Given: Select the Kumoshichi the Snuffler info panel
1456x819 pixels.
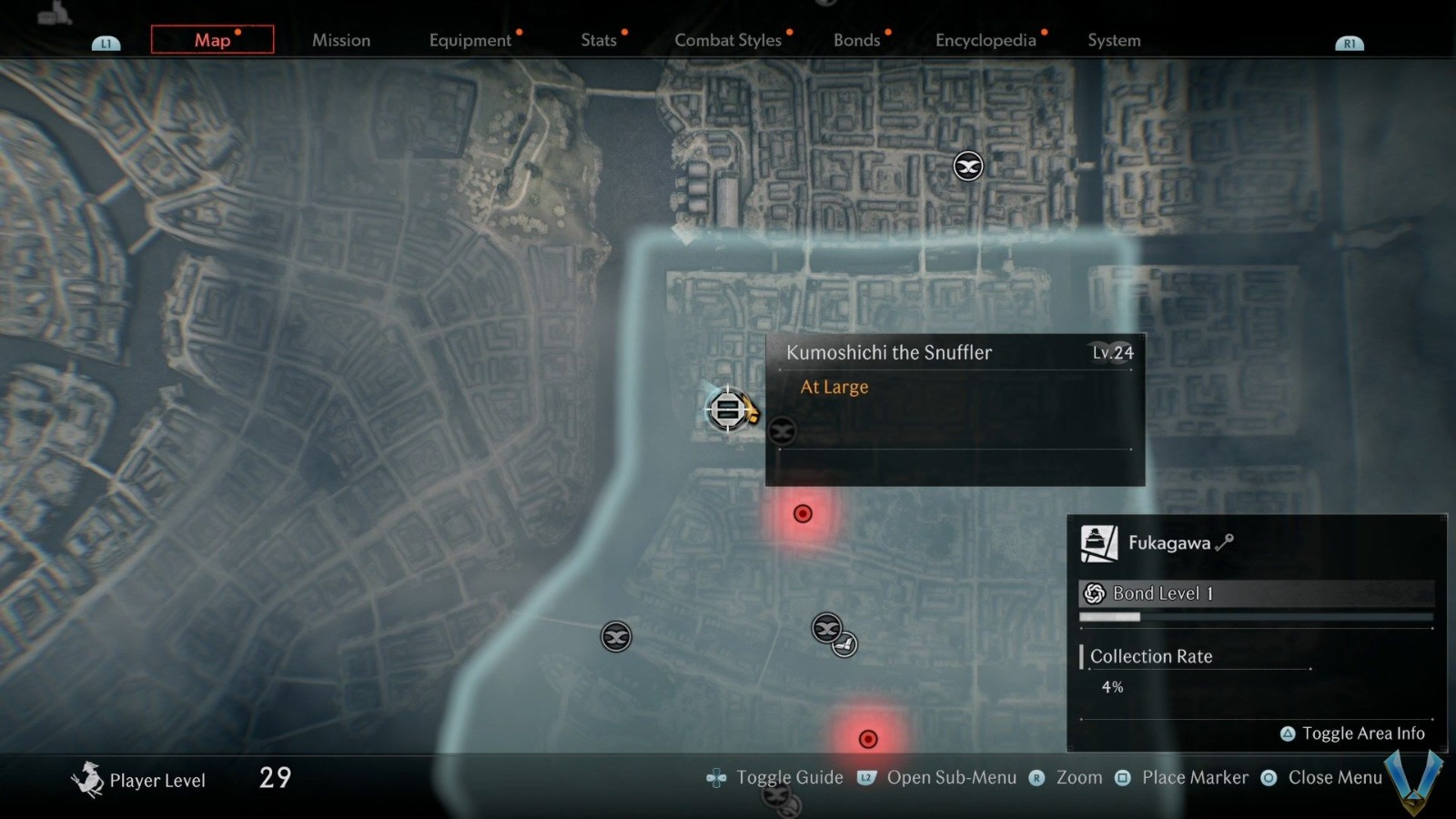Looking at the screenshot, I should tap(954, 409).
